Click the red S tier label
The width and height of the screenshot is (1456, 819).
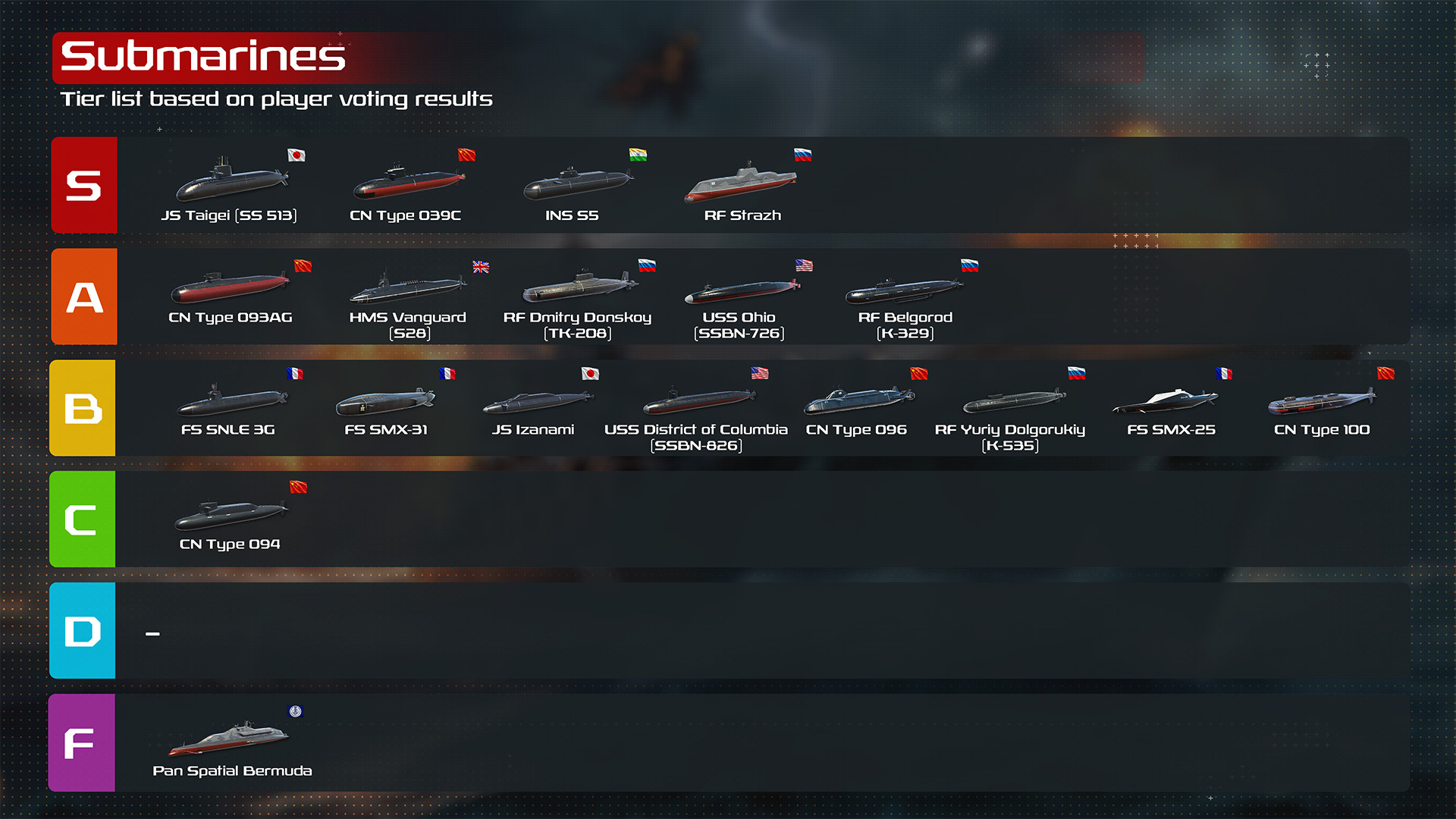(x=84, y=185)
